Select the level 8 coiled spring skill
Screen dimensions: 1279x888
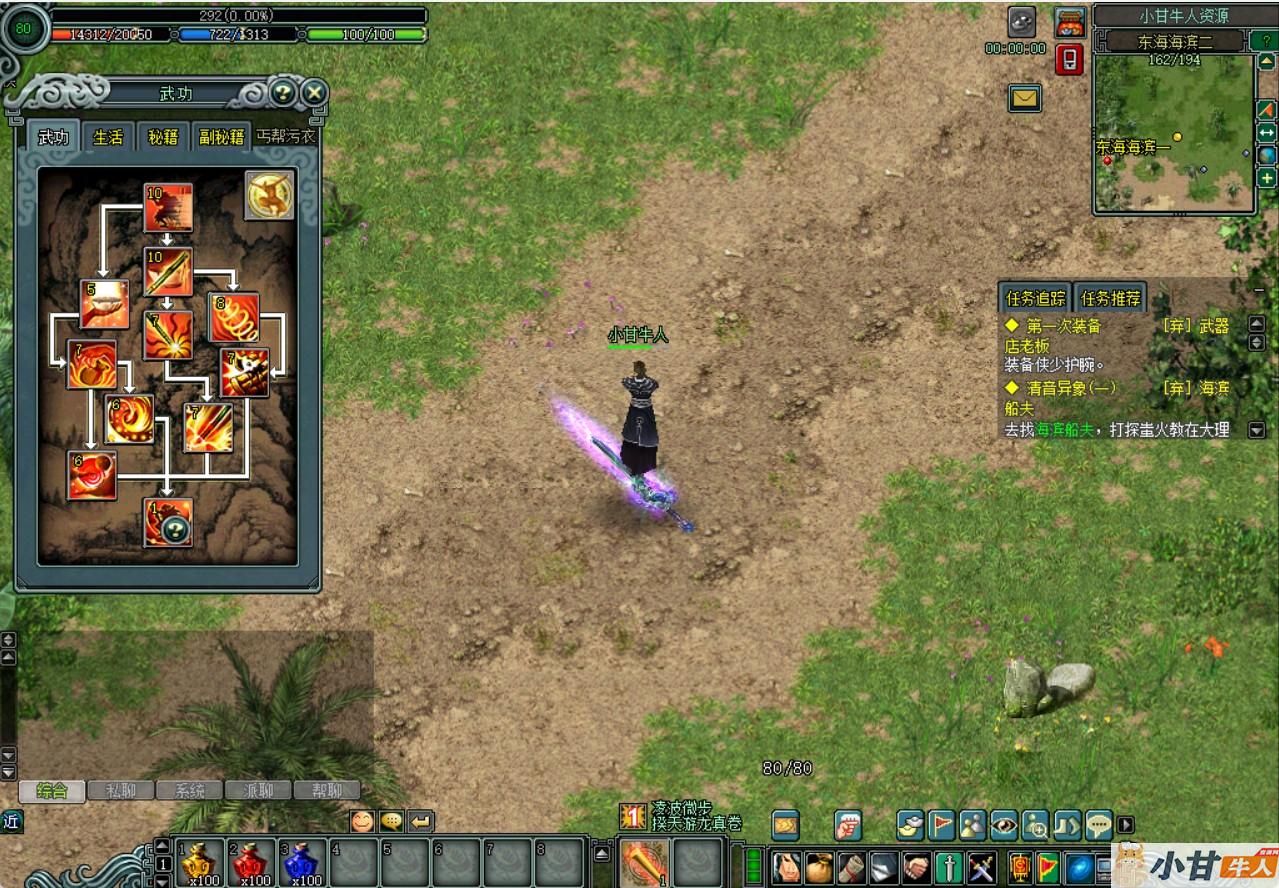(234, 318)
